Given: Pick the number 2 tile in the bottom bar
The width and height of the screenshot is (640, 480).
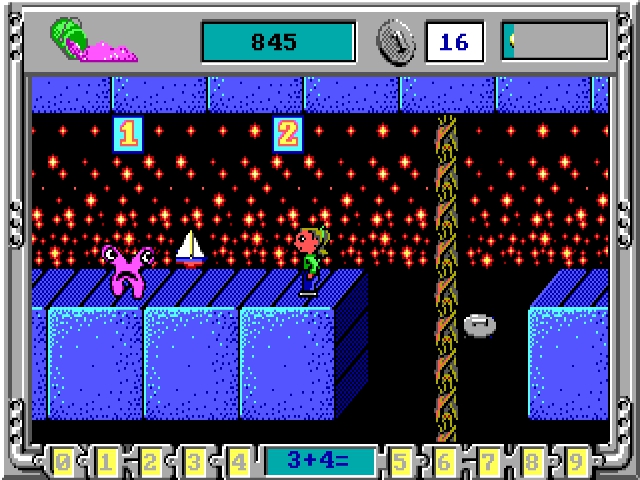Looking at the screenshot, I should [151, 462].
